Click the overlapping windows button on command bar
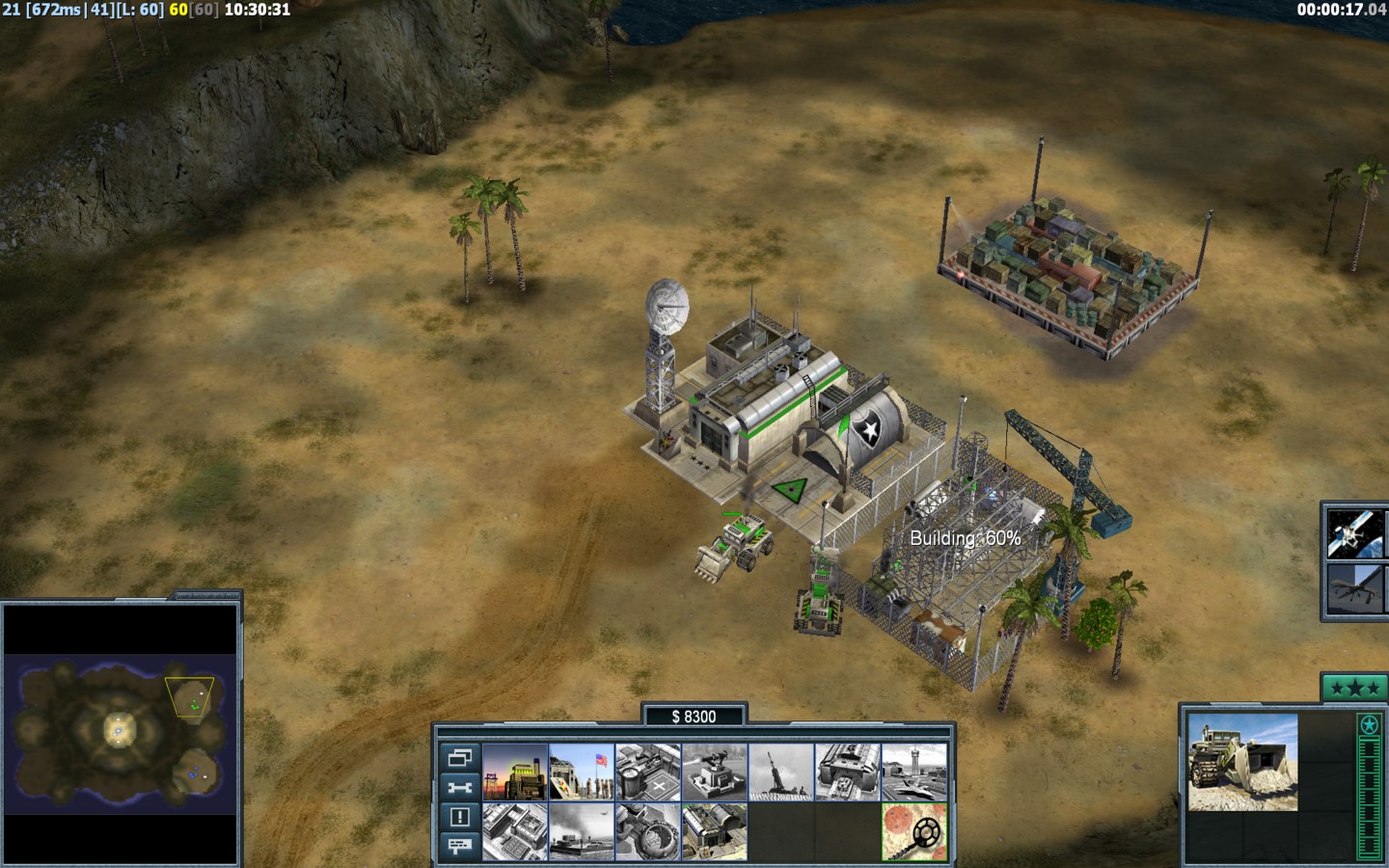This screenshot has width=1389, height=868. click(x=459, y=757)
